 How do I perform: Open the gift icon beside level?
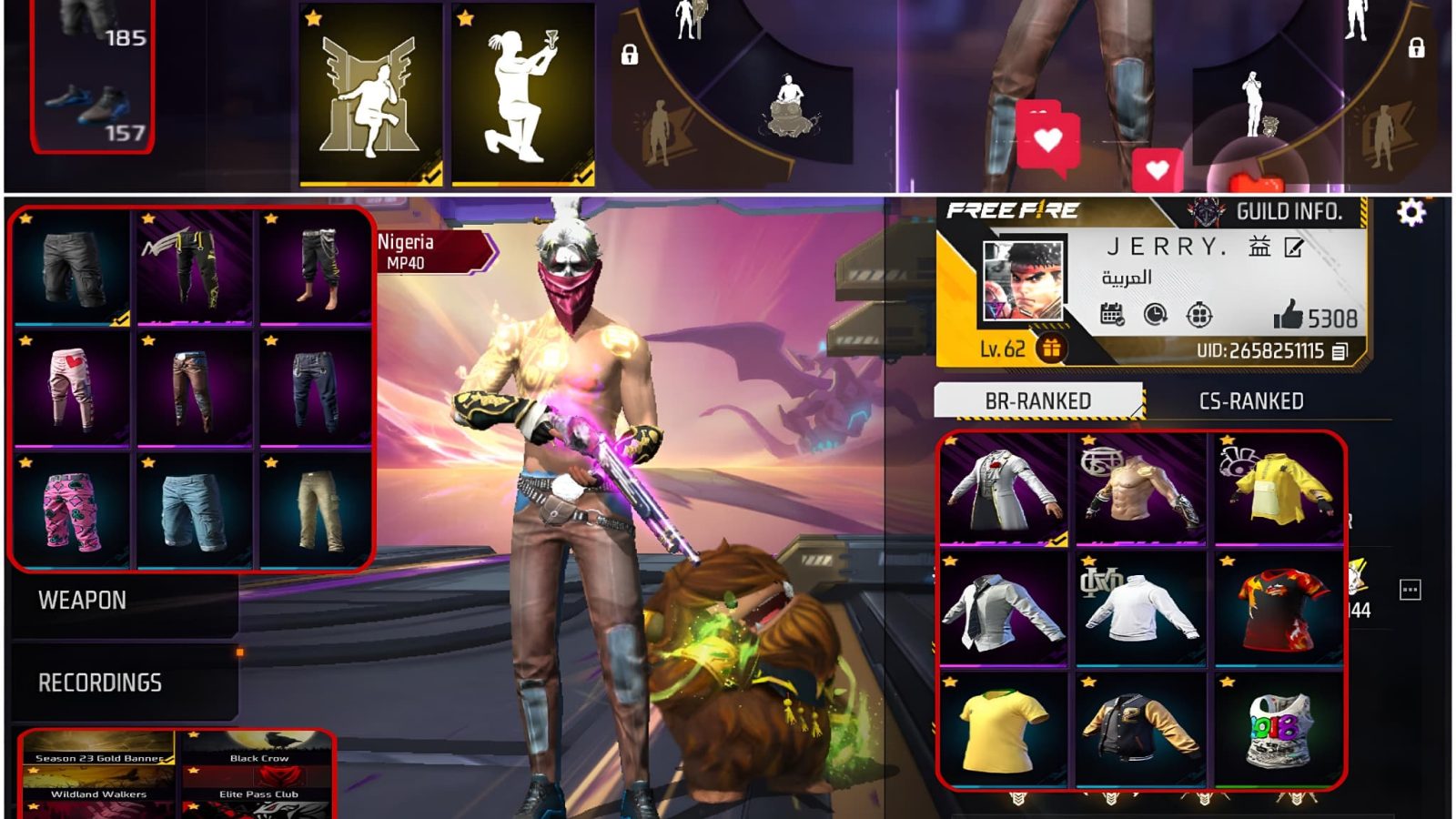(1051, 348)
